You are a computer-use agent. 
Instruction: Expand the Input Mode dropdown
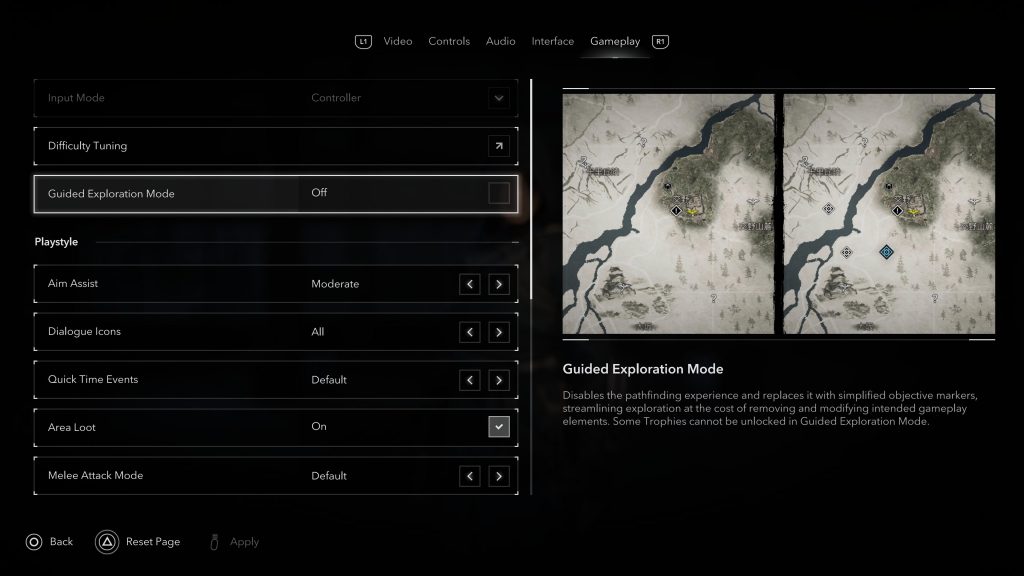(498, 98)
